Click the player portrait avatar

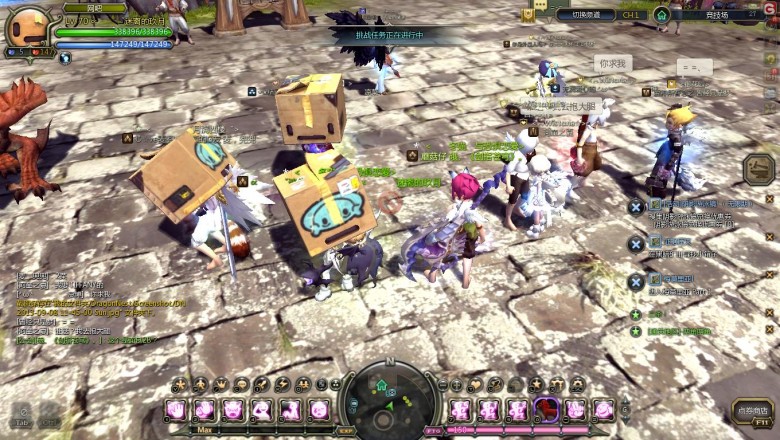point(27,27)
